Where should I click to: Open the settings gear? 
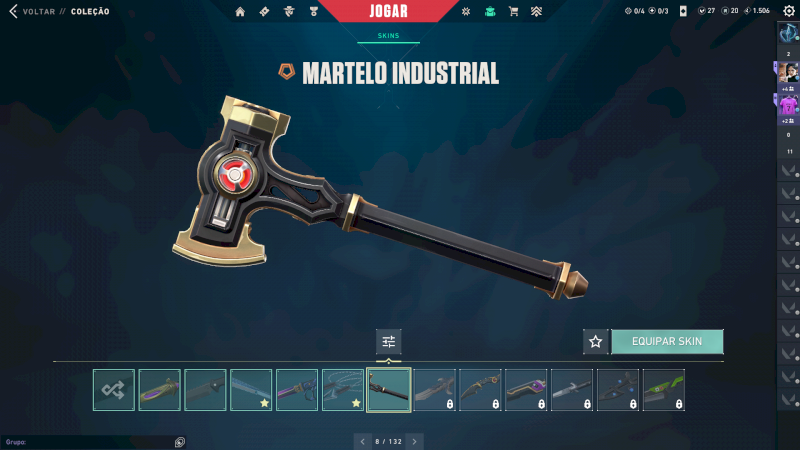[789, 11]
